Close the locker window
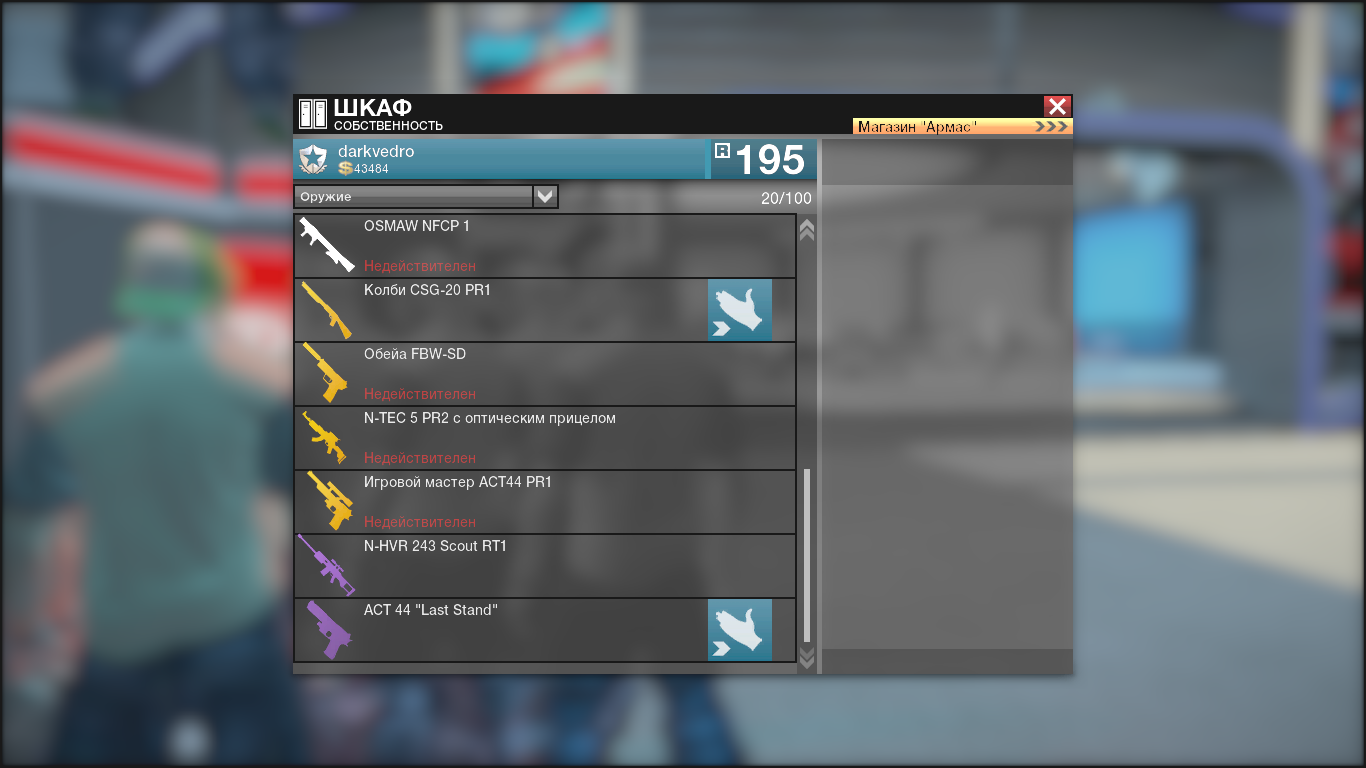The height and width of the screenshot is (768, 1366). coord(1057,107)
